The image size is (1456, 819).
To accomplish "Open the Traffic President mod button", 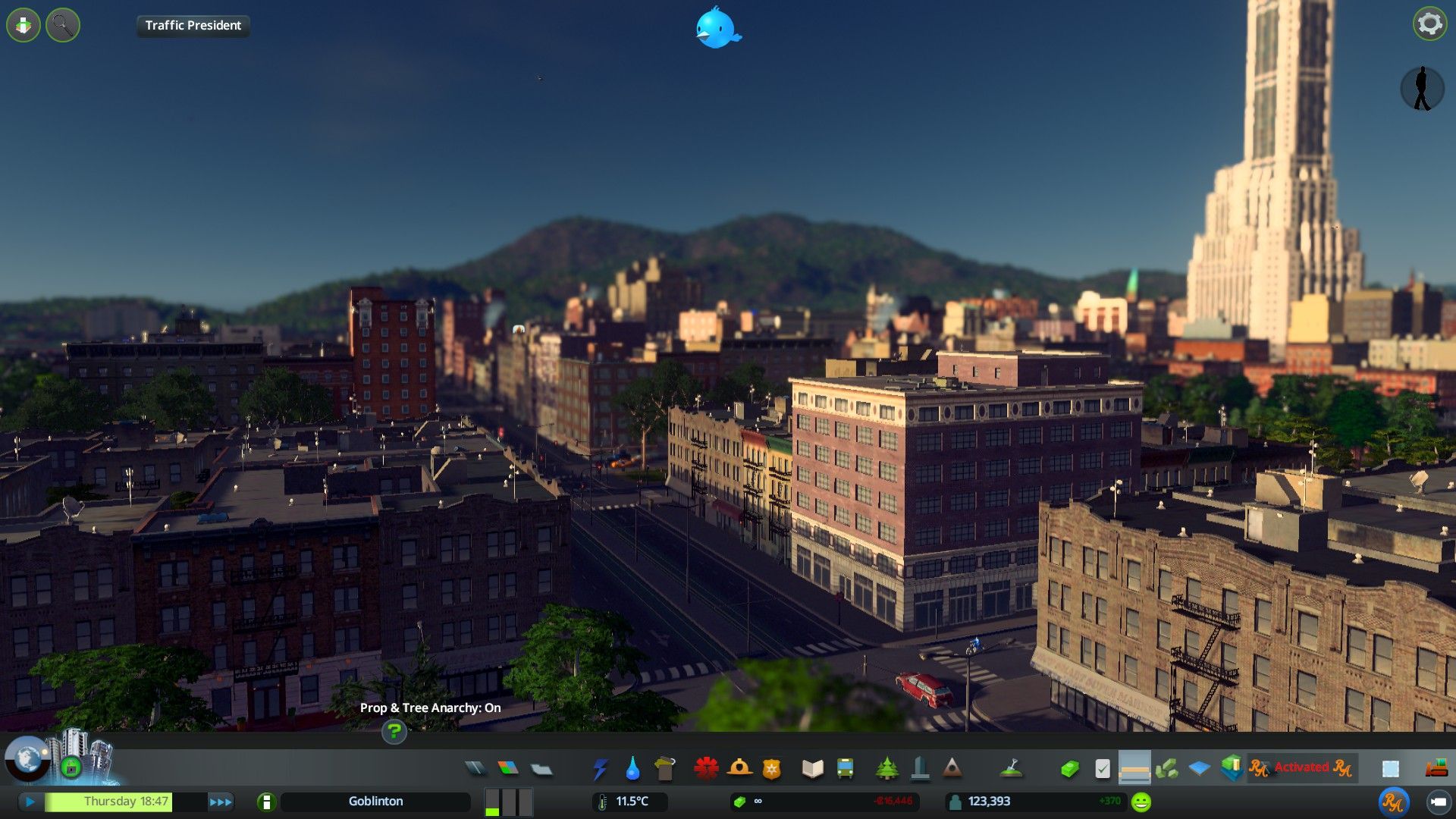I will point(193,26).
